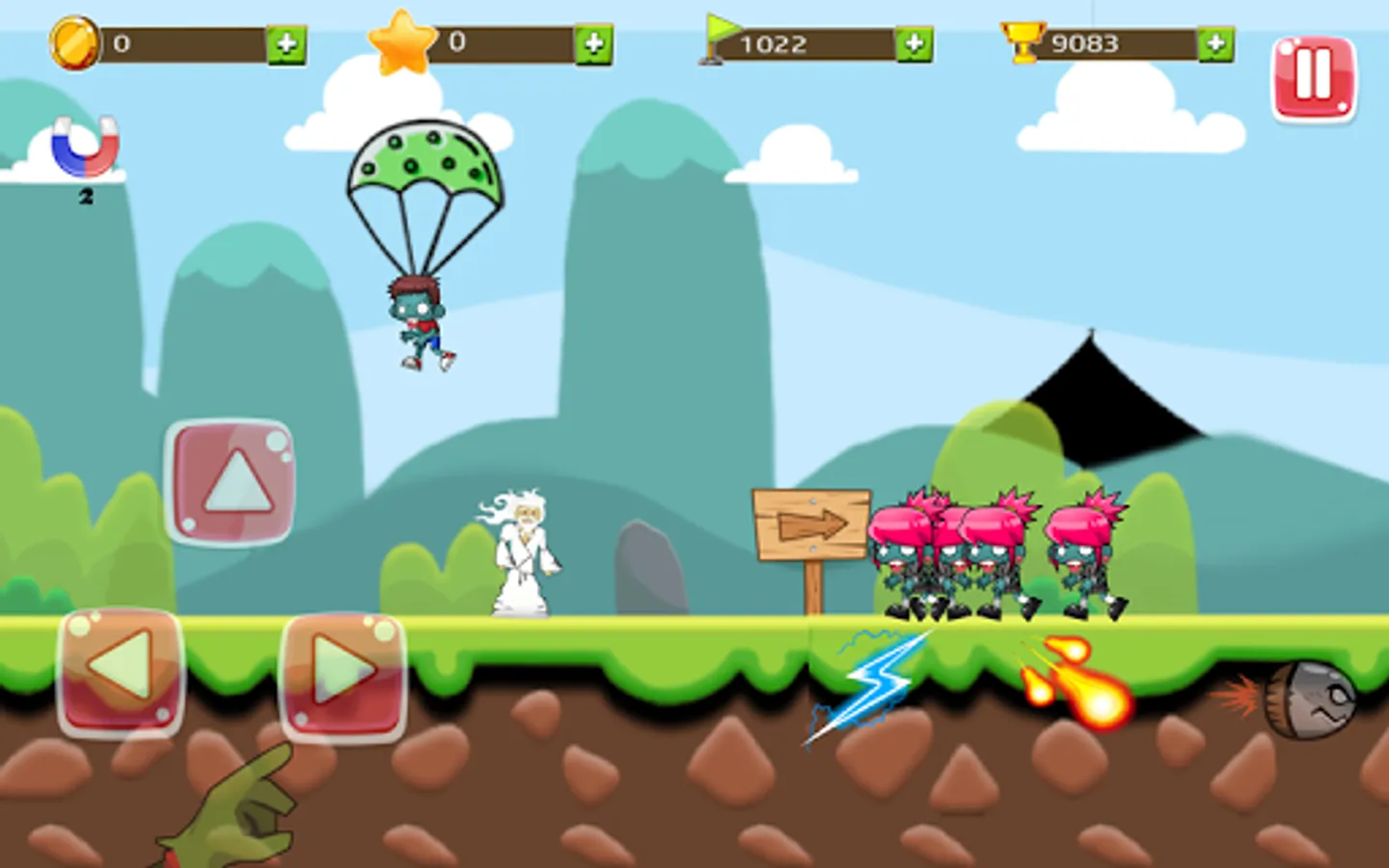Viewport: 1389px width, 868px height.
Task: Click the green flag distance icon
Action: 717,39
